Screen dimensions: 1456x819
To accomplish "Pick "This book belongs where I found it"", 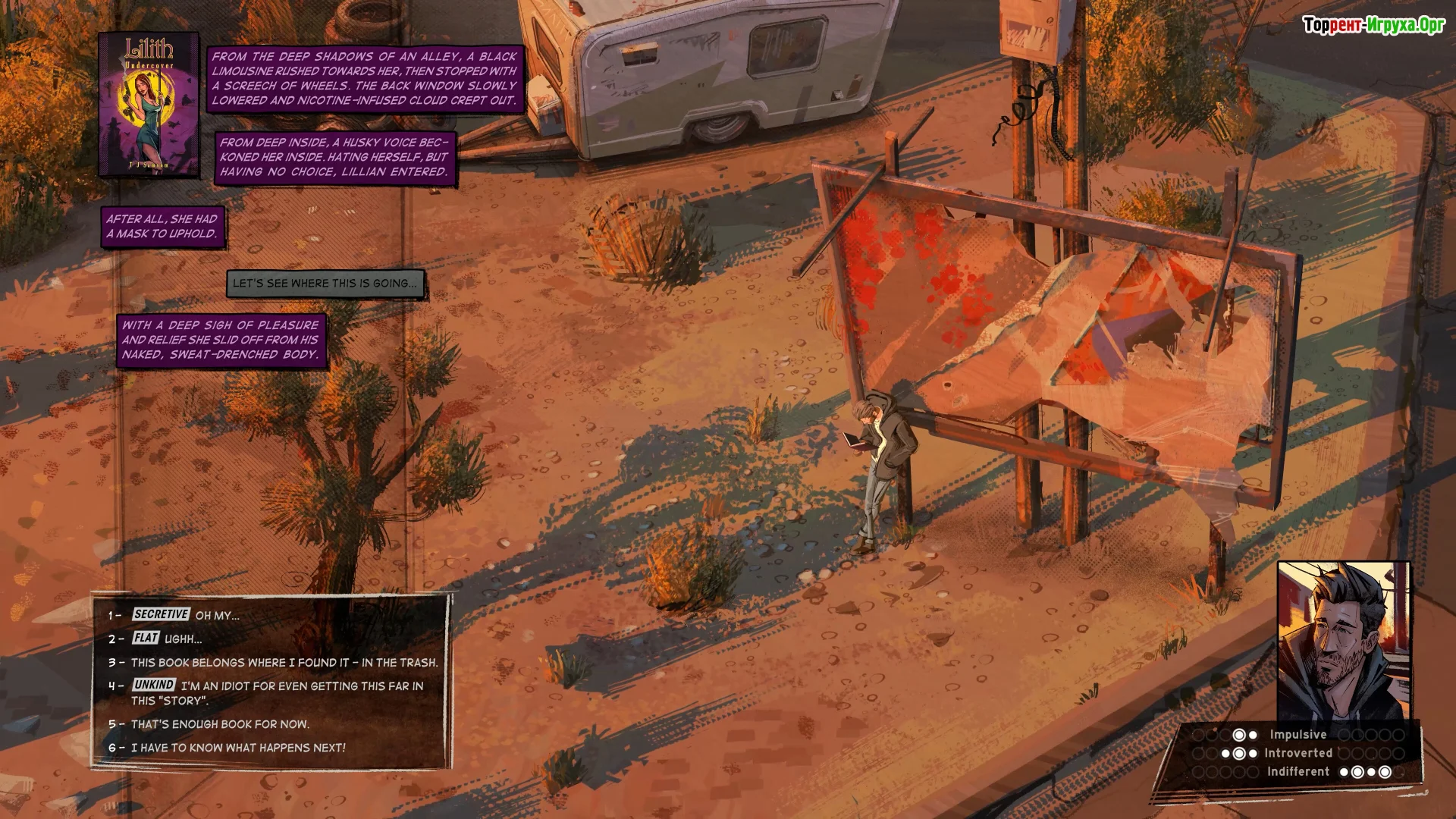I will [284, 662].
